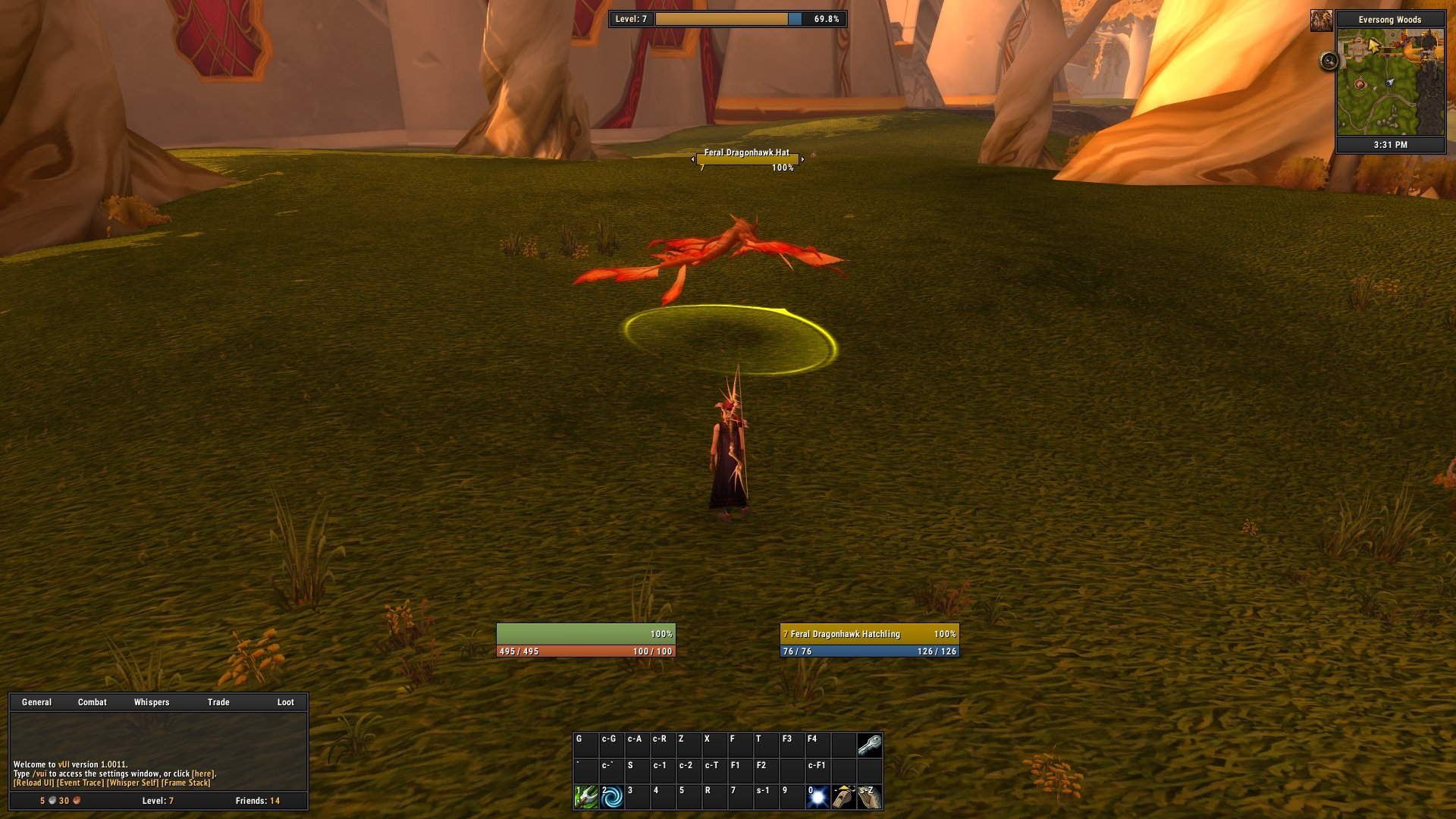Use the whistle item on the action bar

[844, 797]
